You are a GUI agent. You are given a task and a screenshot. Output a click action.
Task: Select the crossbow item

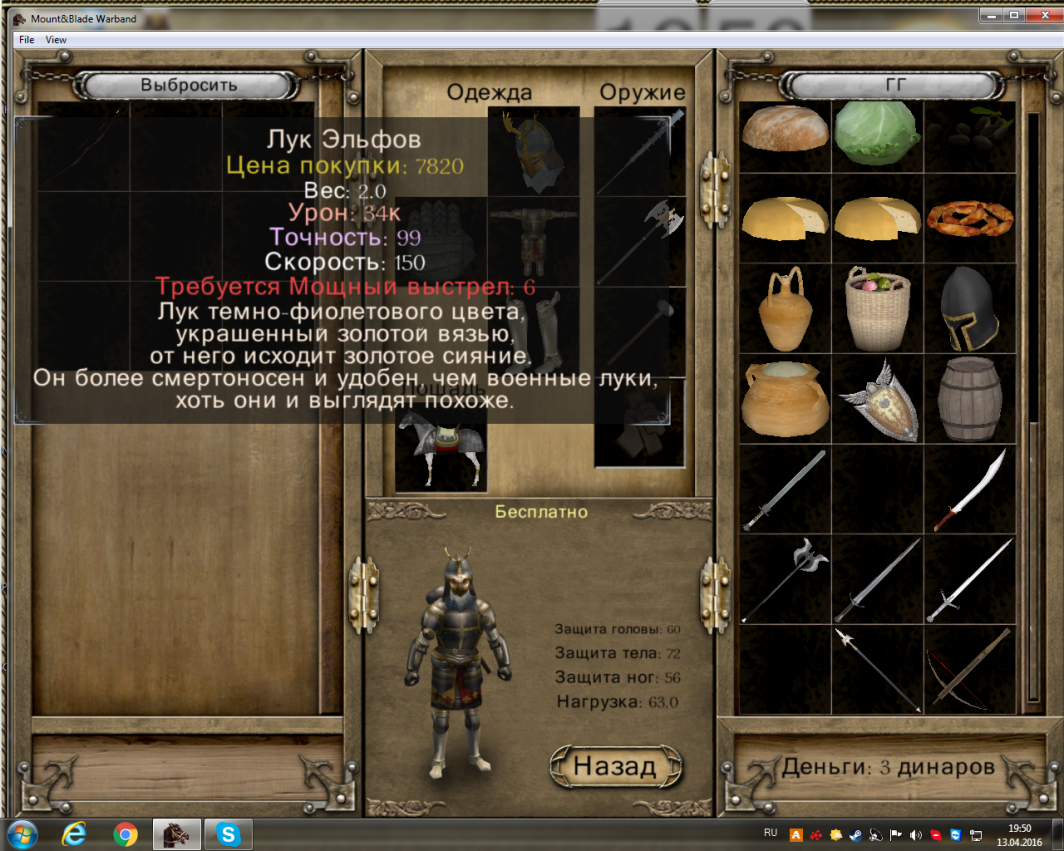pos(969,668)
